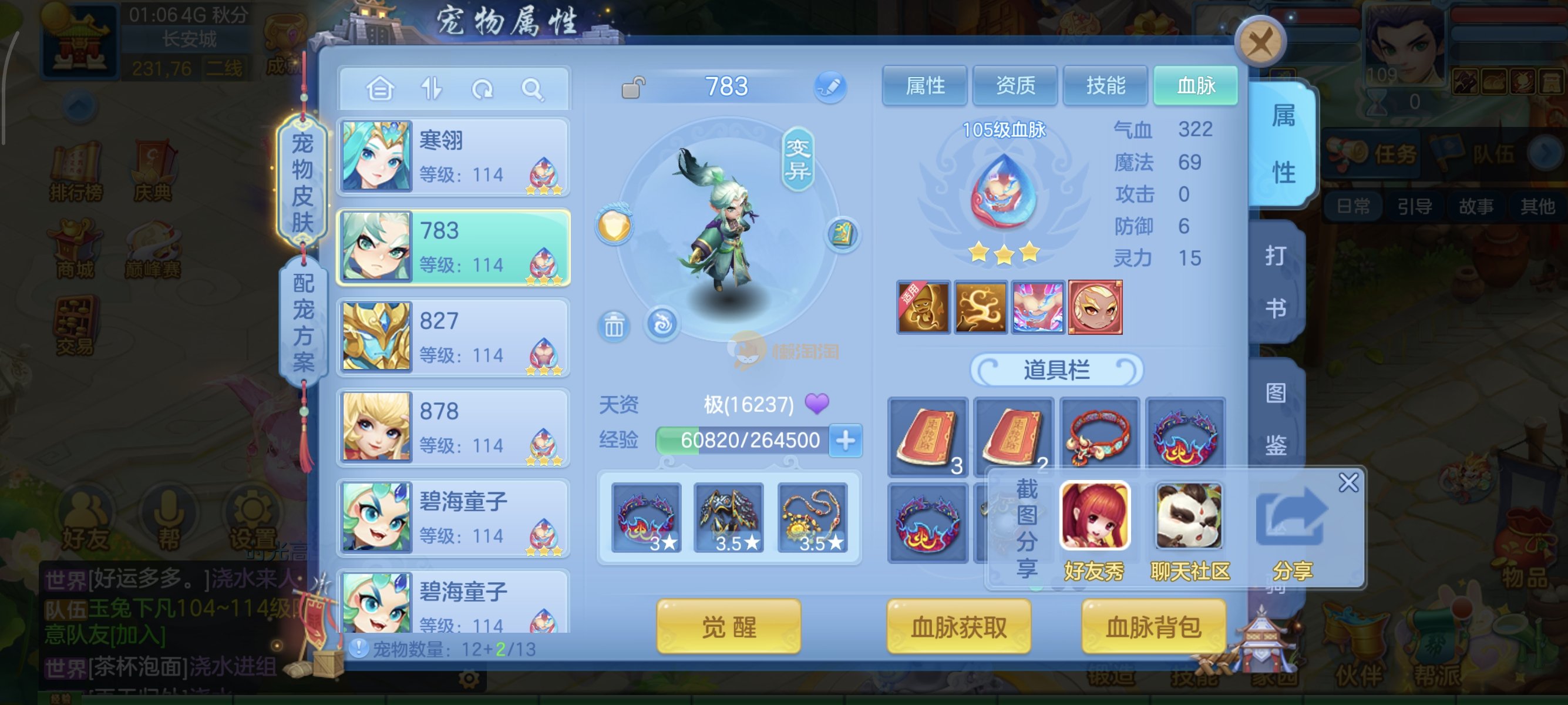Click the 觉醒 button
The width and height of the screenshot is (1568, 705).
point(729,626)
